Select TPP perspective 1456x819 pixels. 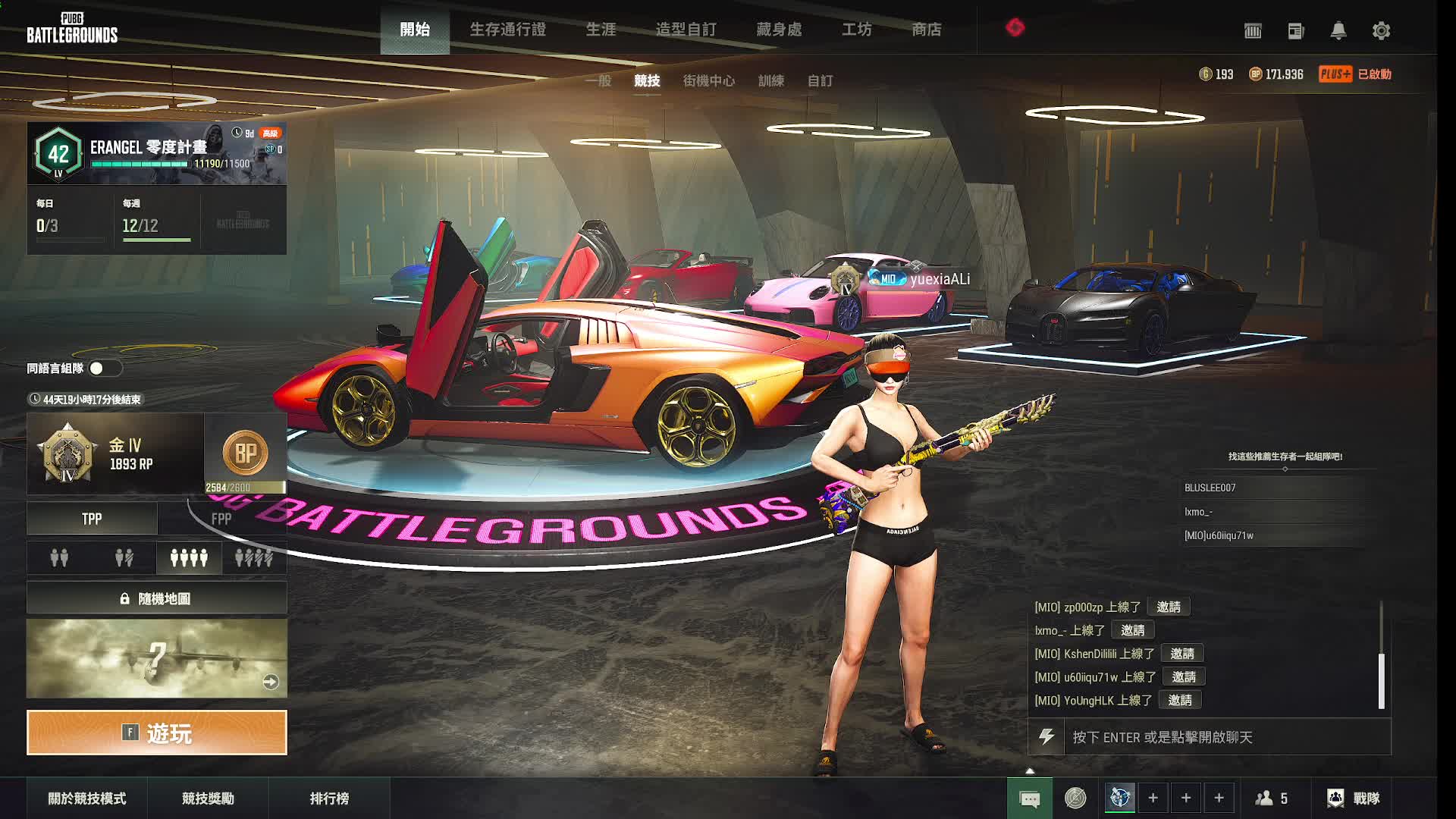click(x=92, y=519)
